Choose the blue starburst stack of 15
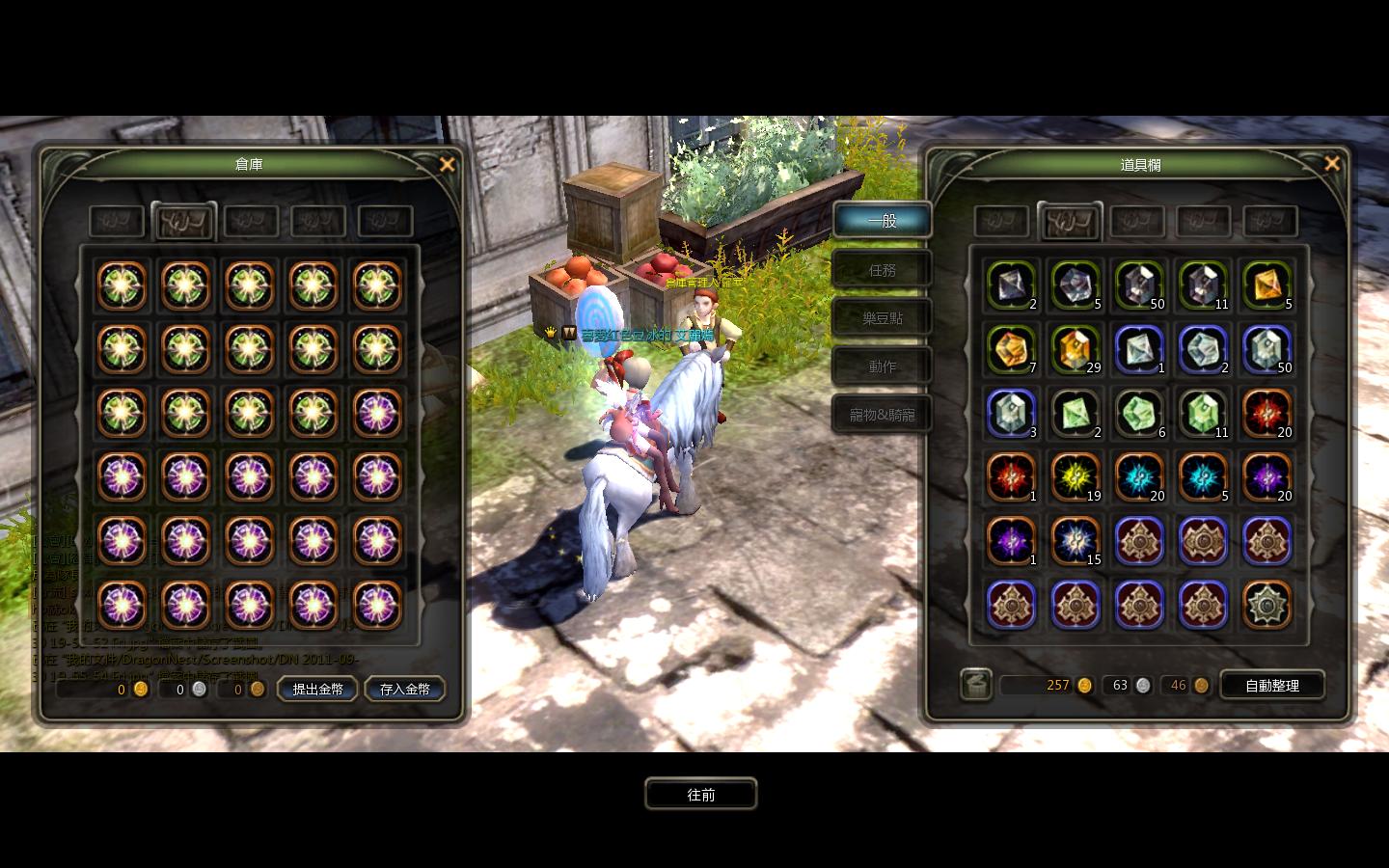 [1075, 541]
